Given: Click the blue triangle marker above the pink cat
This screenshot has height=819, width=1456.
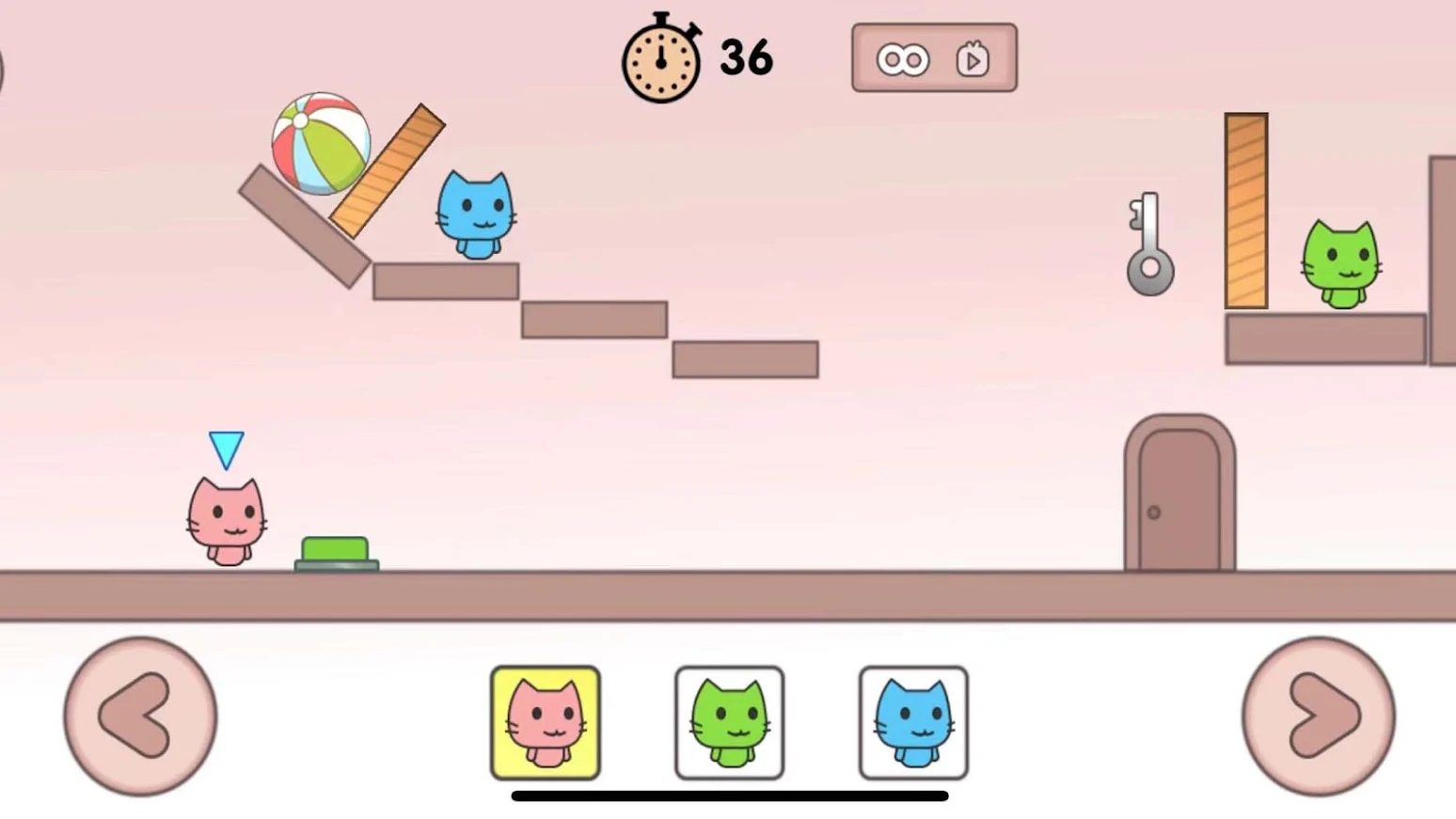Looking at the screenshot, I should click(226, 449).
